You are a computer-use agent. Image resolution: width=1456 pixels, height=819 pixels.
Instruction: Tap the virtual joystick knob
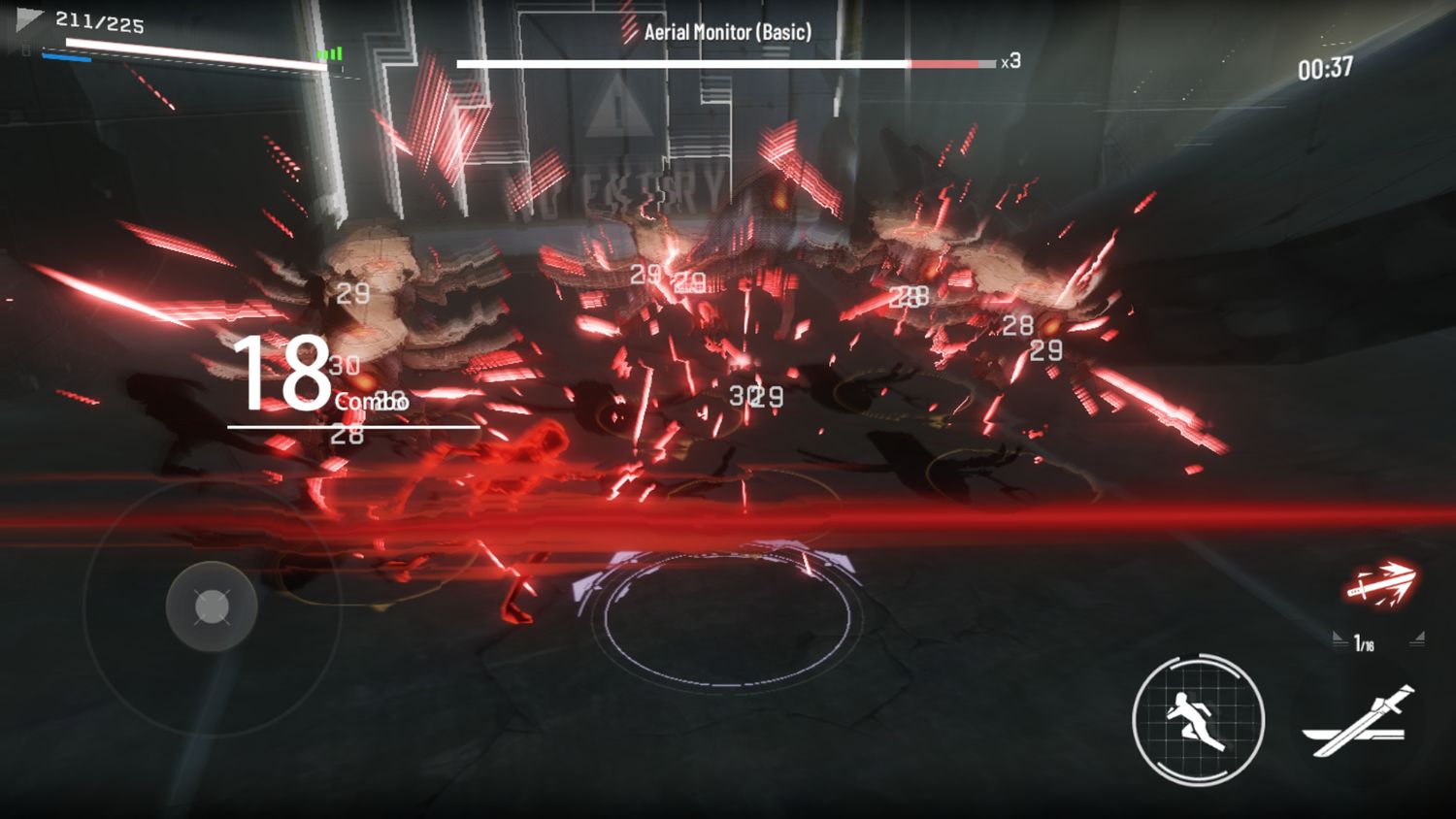coord(212,607)
